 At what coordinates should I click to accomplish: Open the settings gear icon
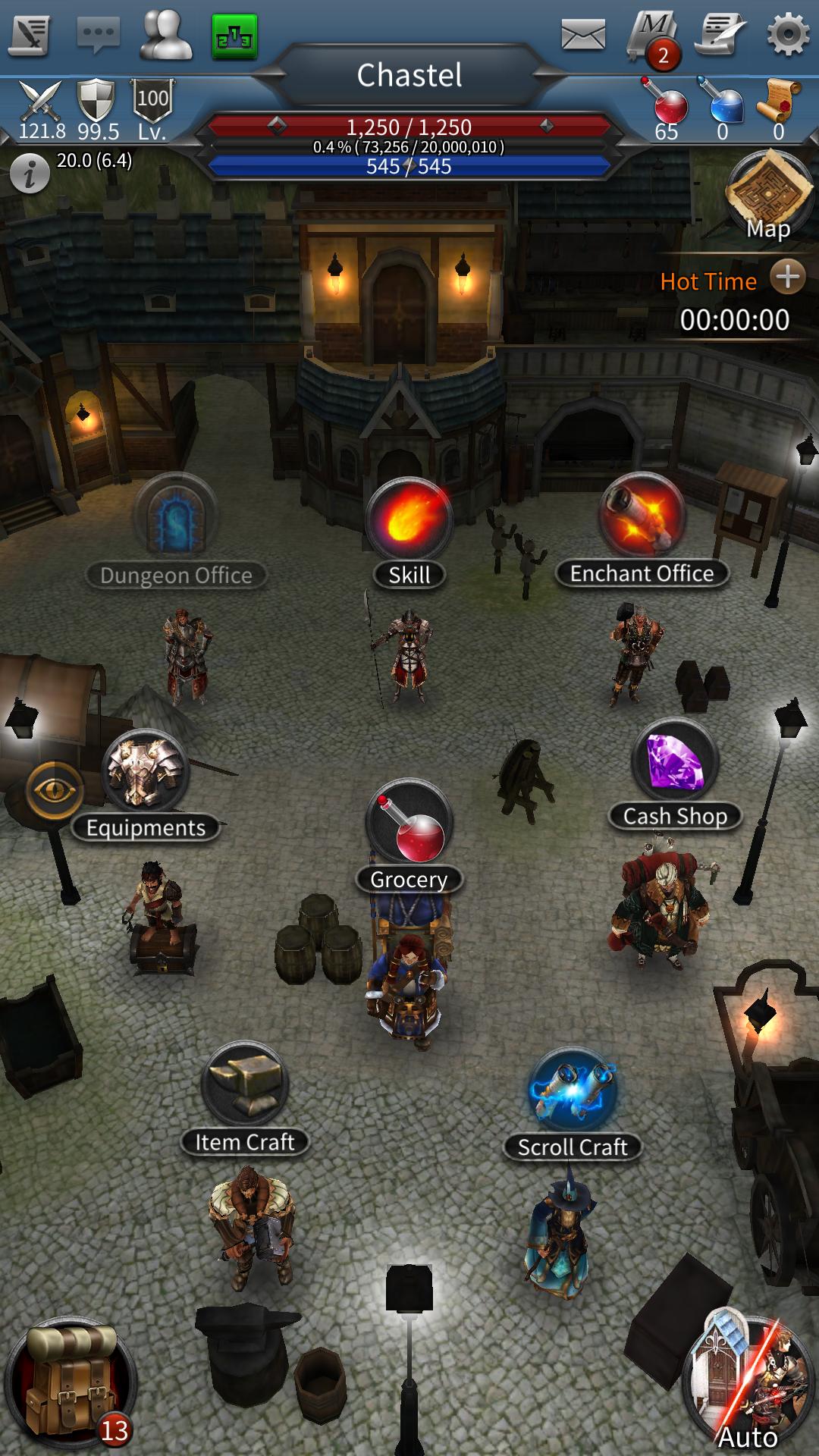[787, 35]
